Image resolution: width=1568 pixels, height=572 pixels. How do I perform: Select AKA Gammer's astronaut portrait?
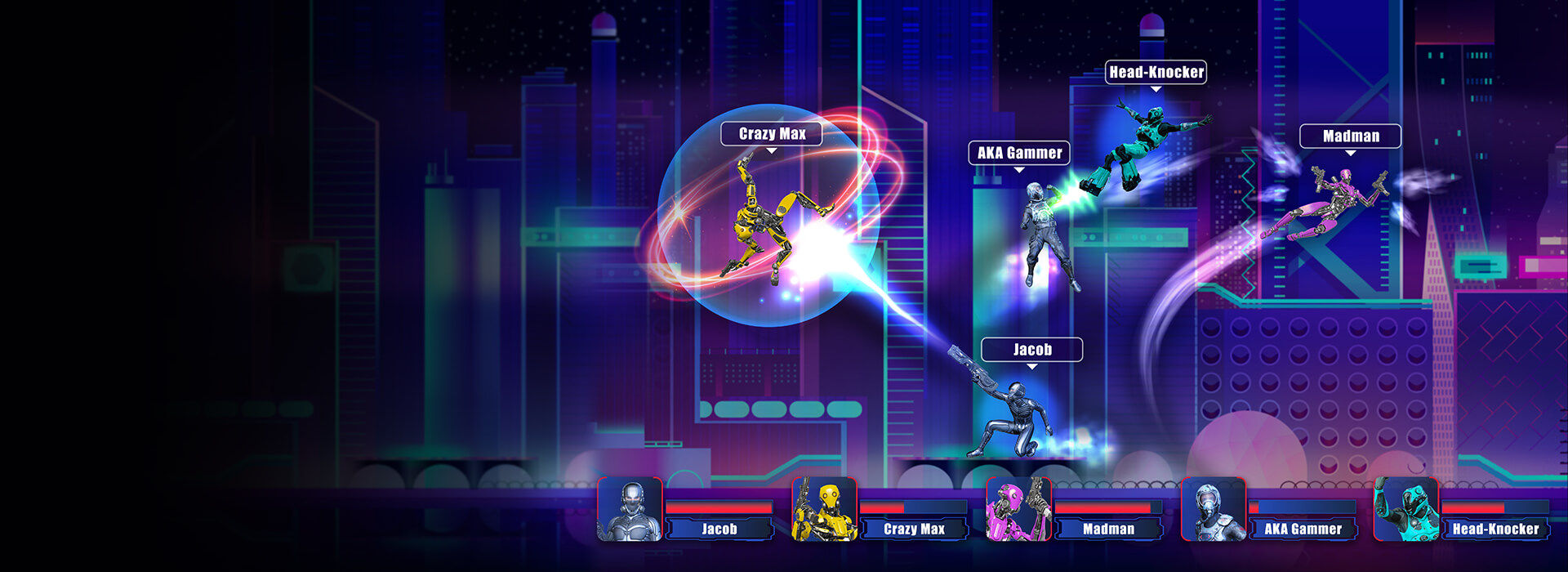[1213, 509]
